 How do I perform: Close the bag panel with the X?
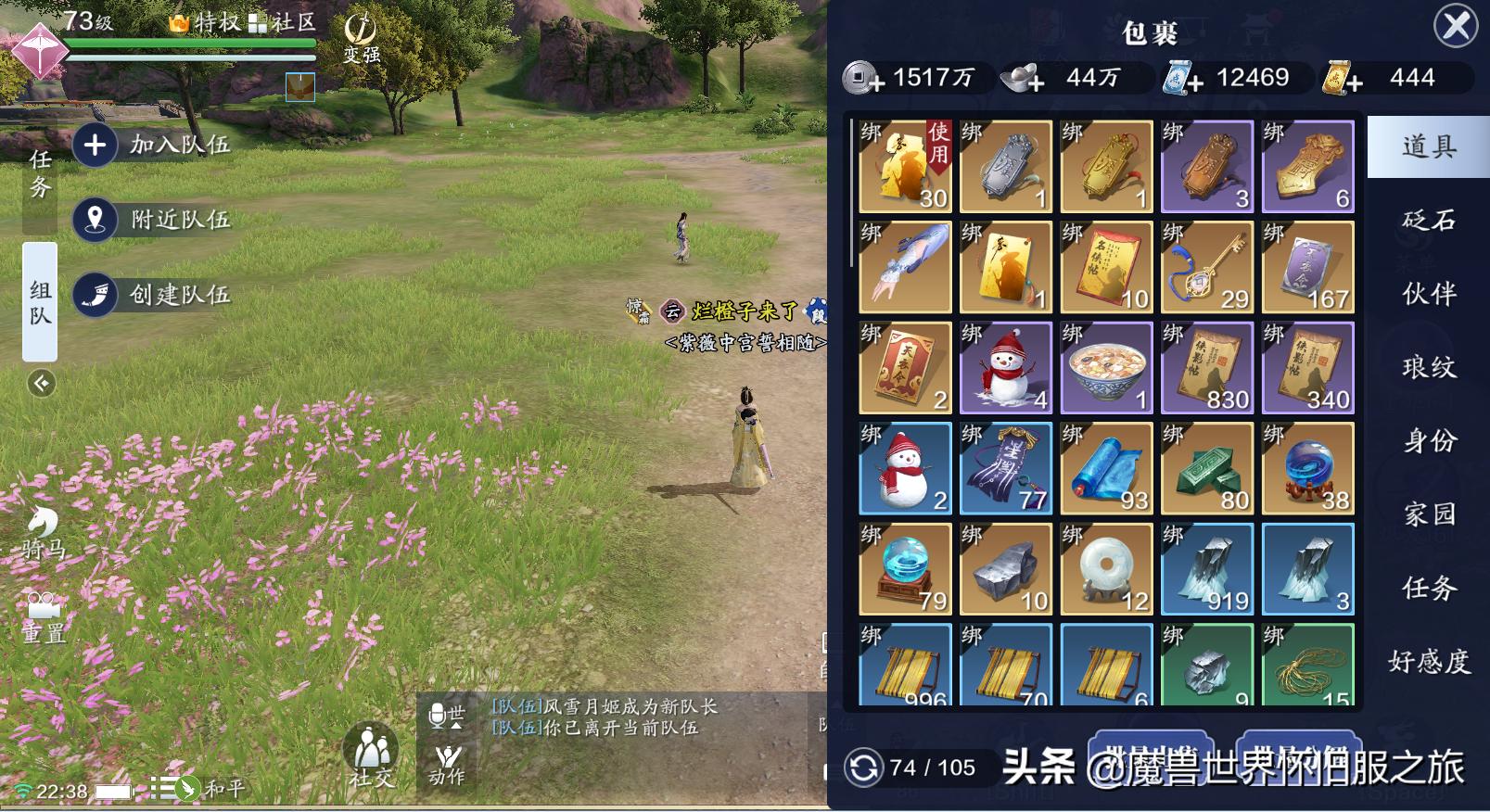[x=1456, y=26]
